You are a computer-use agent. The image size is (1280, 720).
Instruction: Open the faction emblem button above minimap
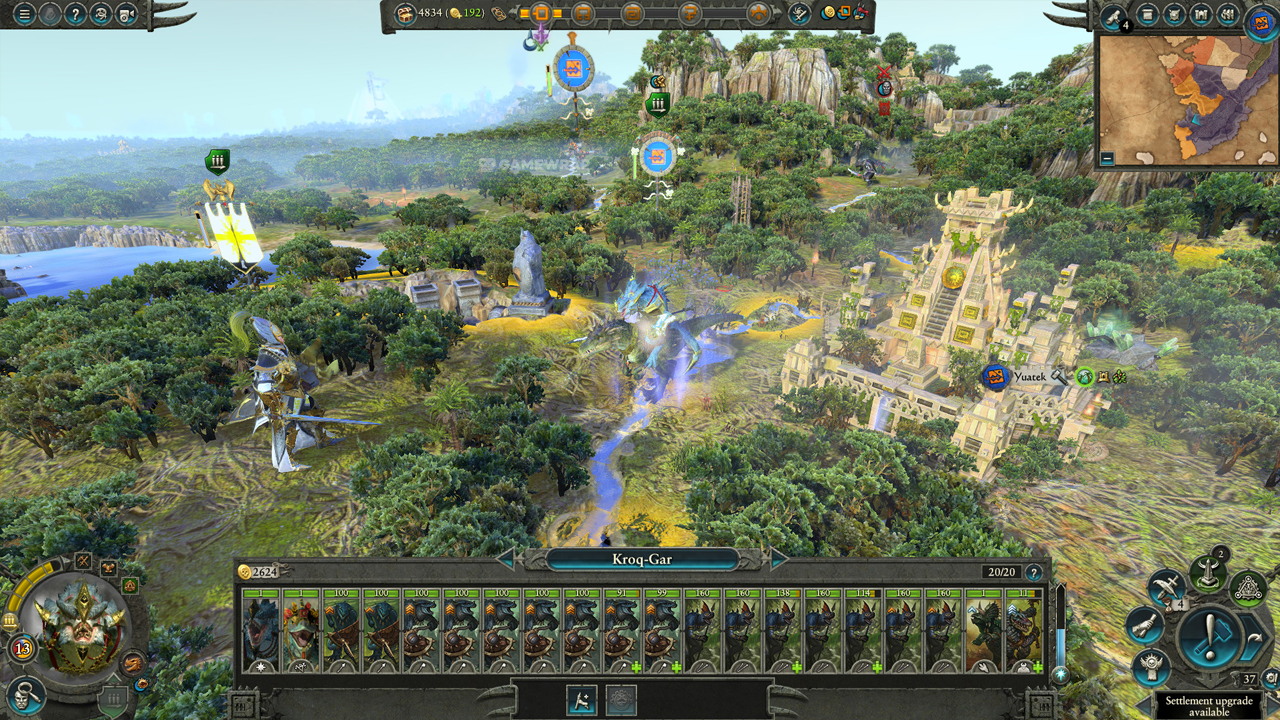point(1262,20)
